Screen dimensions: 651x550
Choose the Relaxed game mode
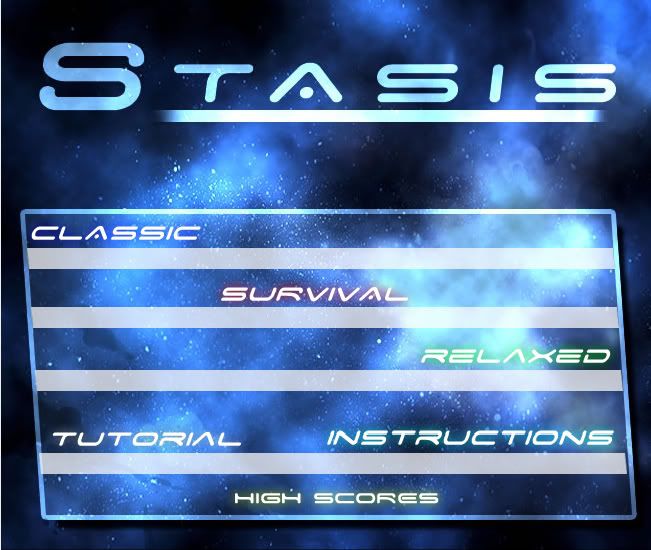pos(515,356)
